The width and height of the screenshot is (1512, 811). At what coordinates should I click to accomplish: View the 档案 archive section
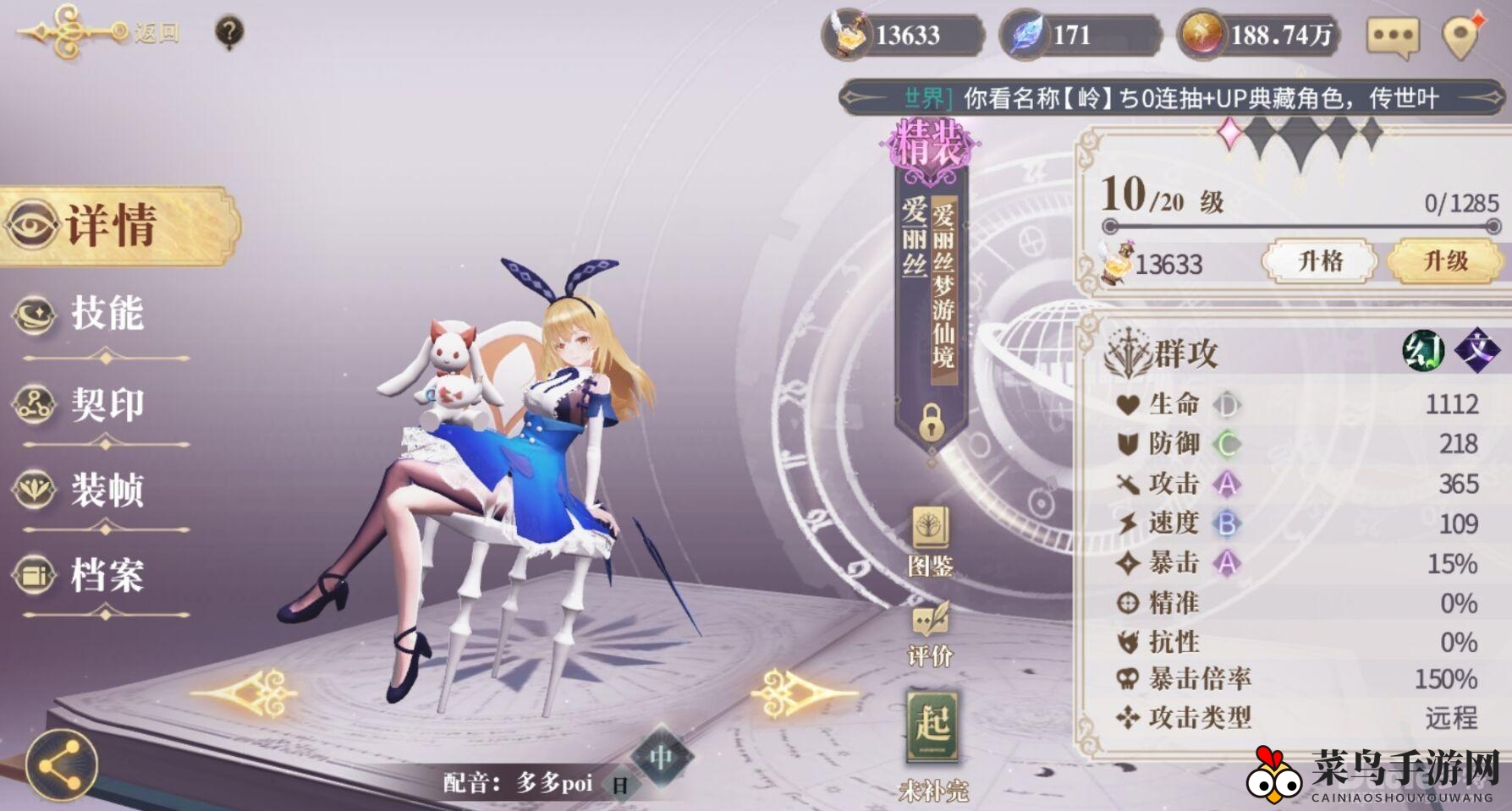click(x=102, y=576)
